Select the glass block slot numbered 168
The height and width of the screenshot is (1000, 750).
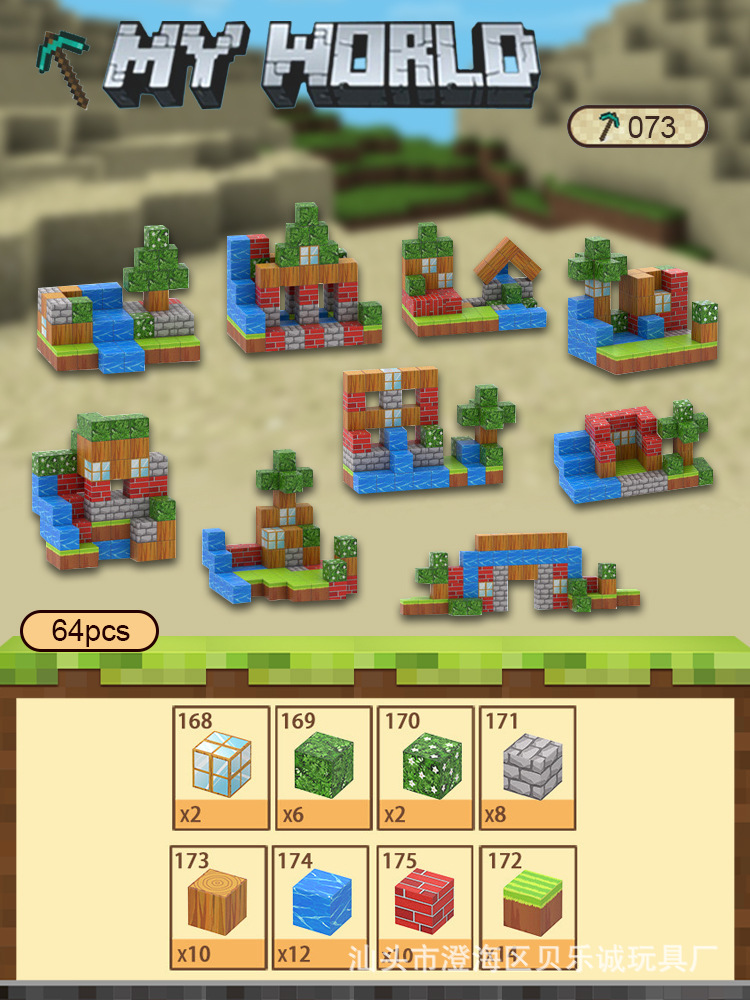point(221,767)
